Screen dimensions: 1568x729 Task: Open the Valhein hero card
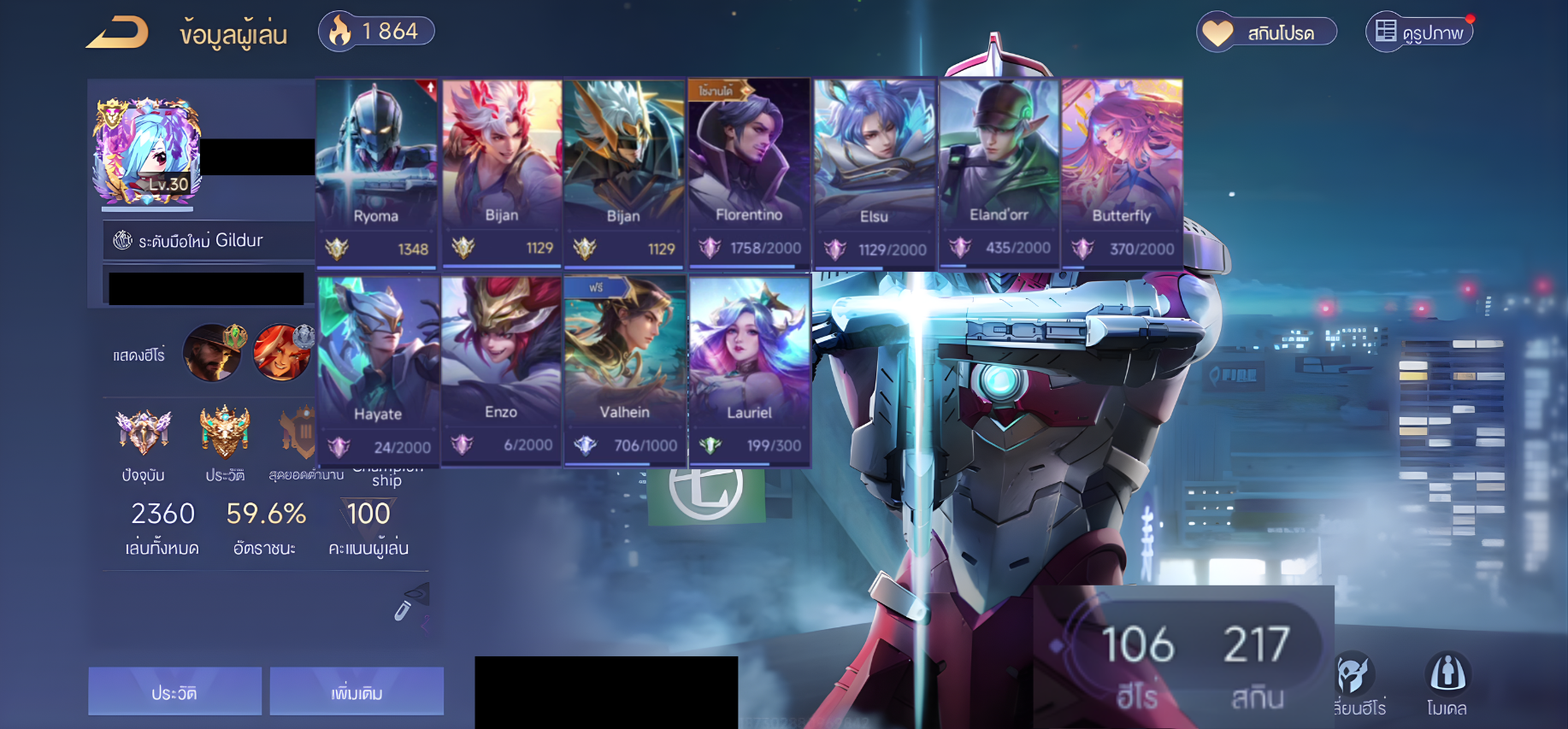pos(624,369)
